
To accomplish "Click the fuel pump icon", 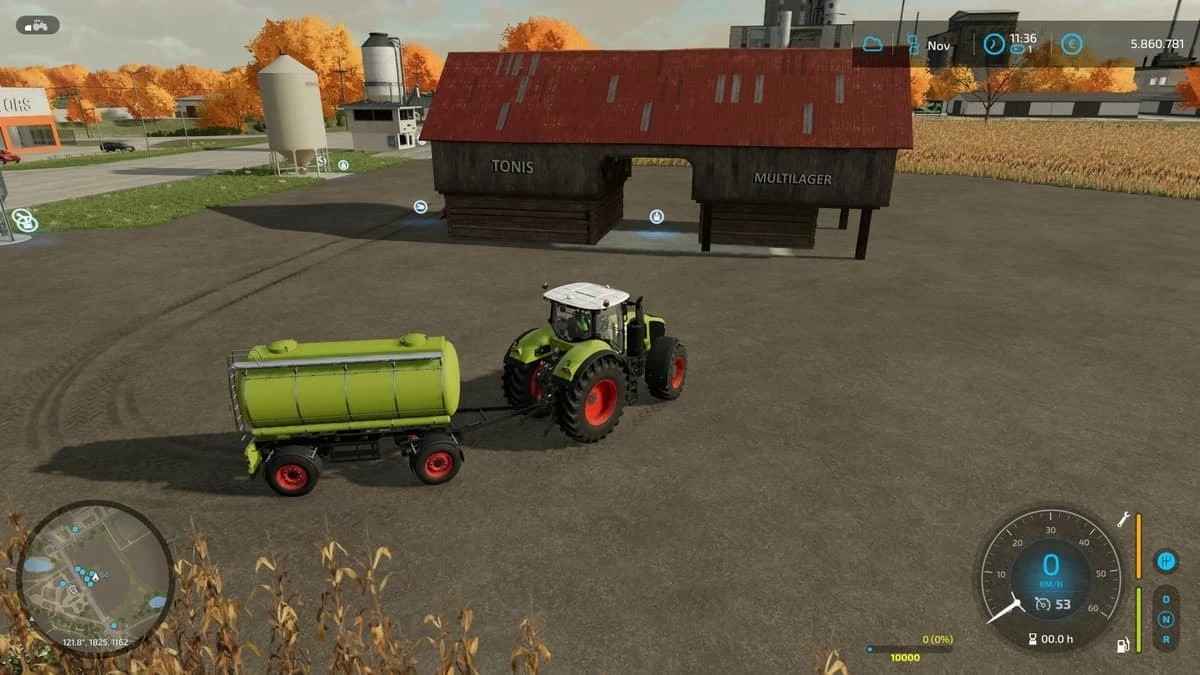I will coord(1123,644).
